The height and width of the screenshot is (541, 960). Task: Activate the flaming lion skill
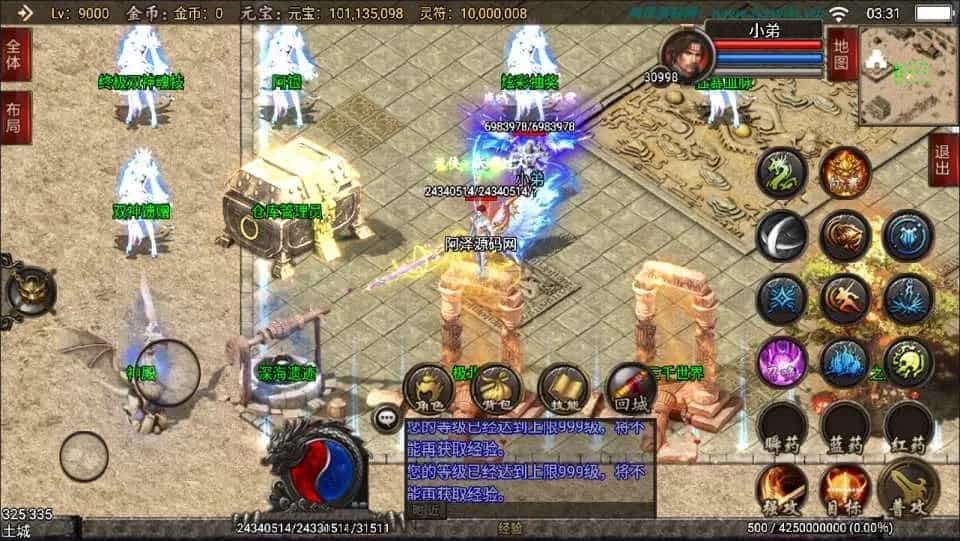click(x=845, y=175)
